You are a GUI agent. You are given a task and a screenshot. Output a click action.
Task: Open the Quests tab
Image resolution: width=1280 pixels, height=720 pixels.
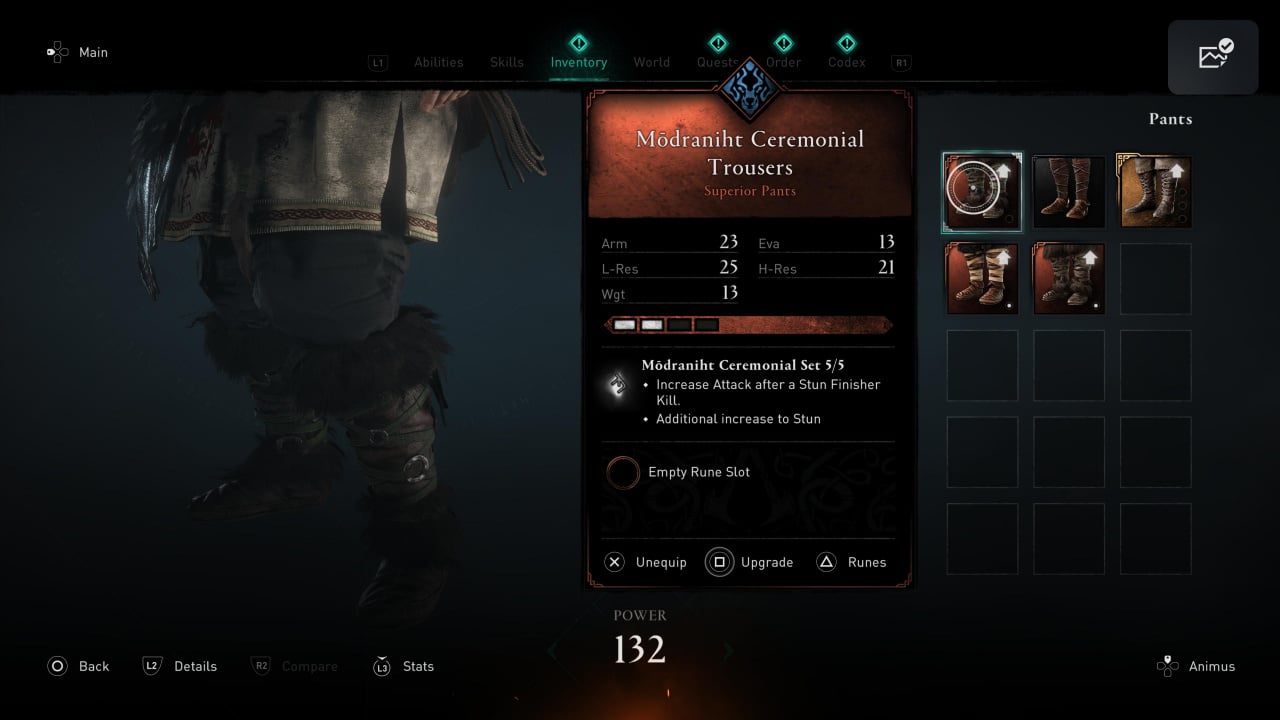(x=717, y=62)
